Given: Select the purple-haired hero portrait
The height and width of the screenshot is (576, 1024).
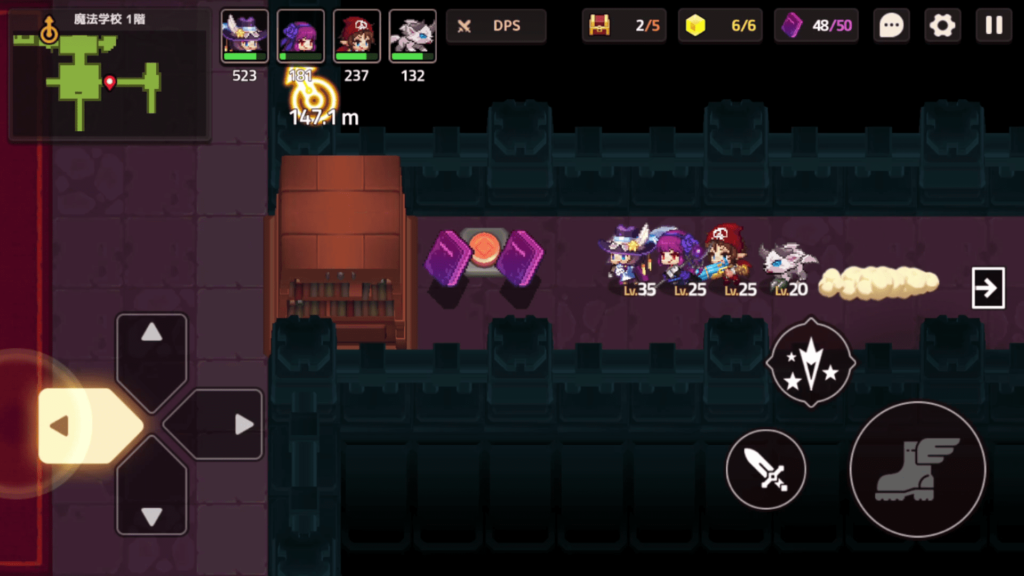Looking at the screenshot, I should coord(300,37).
